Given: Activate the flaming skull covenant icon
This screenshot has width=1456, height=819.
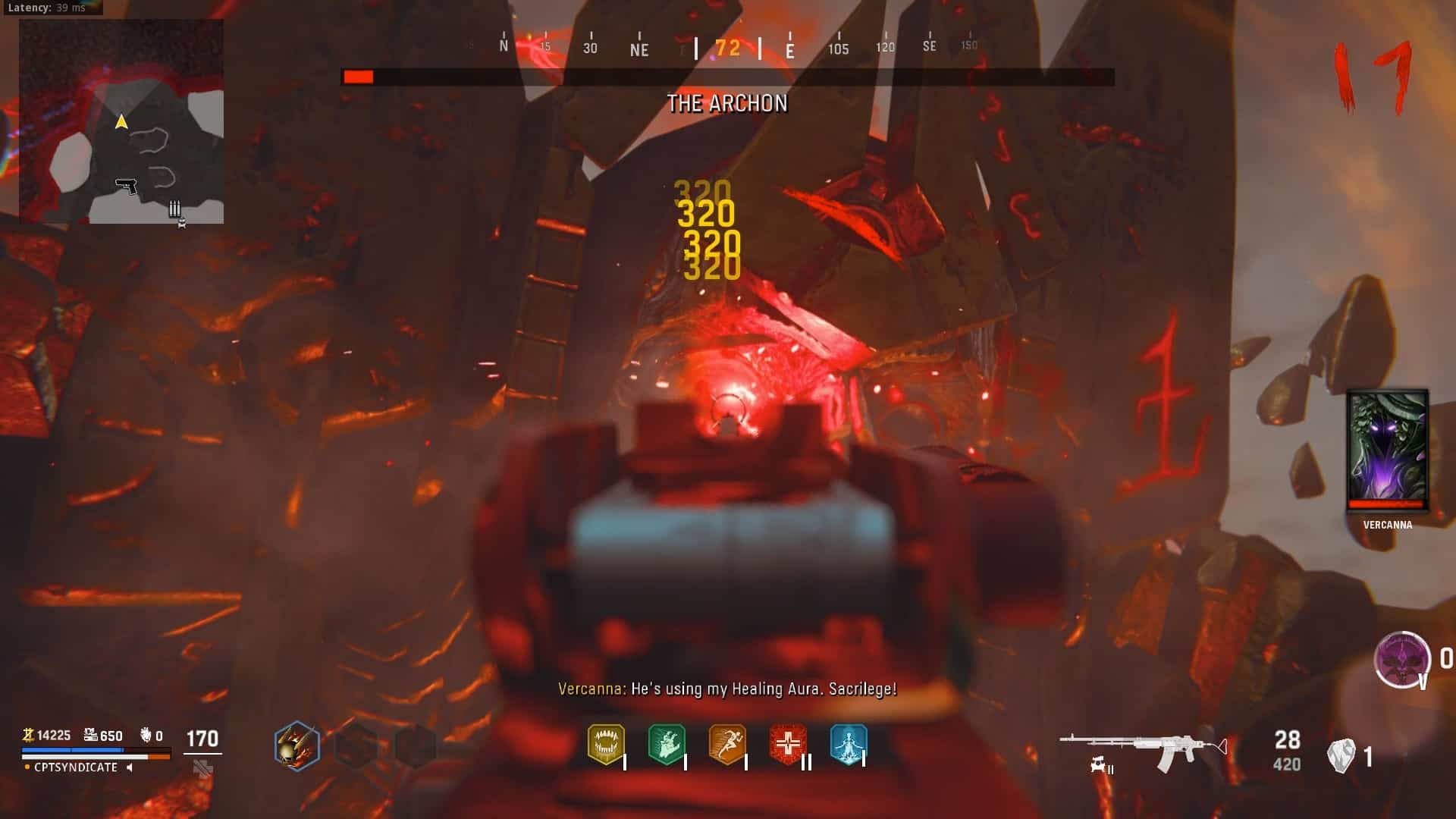Looking at the screenshot, I should [297, 745].
